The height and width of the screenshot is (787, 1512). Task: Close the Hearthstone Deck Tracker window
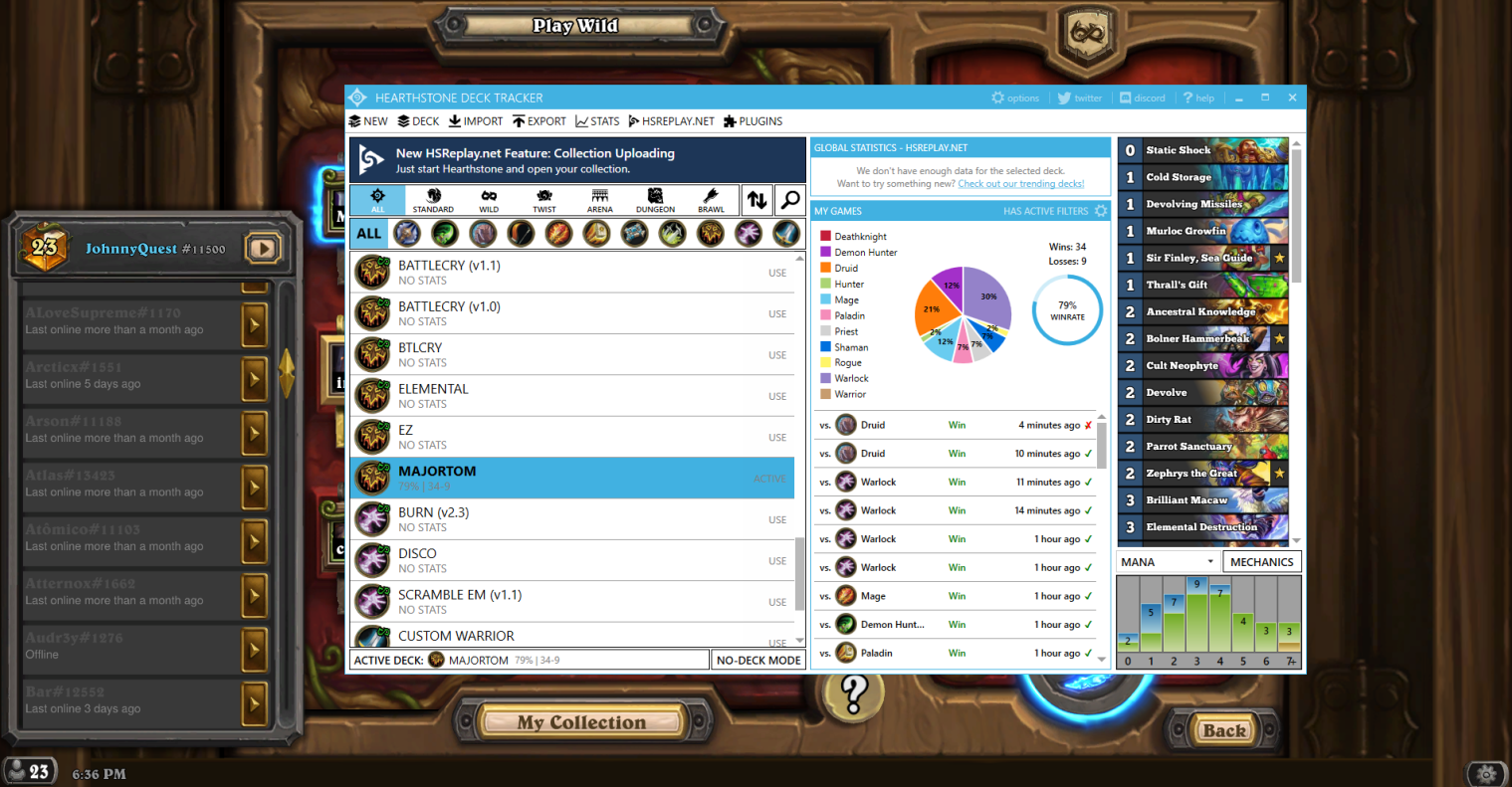(1292, 98)
